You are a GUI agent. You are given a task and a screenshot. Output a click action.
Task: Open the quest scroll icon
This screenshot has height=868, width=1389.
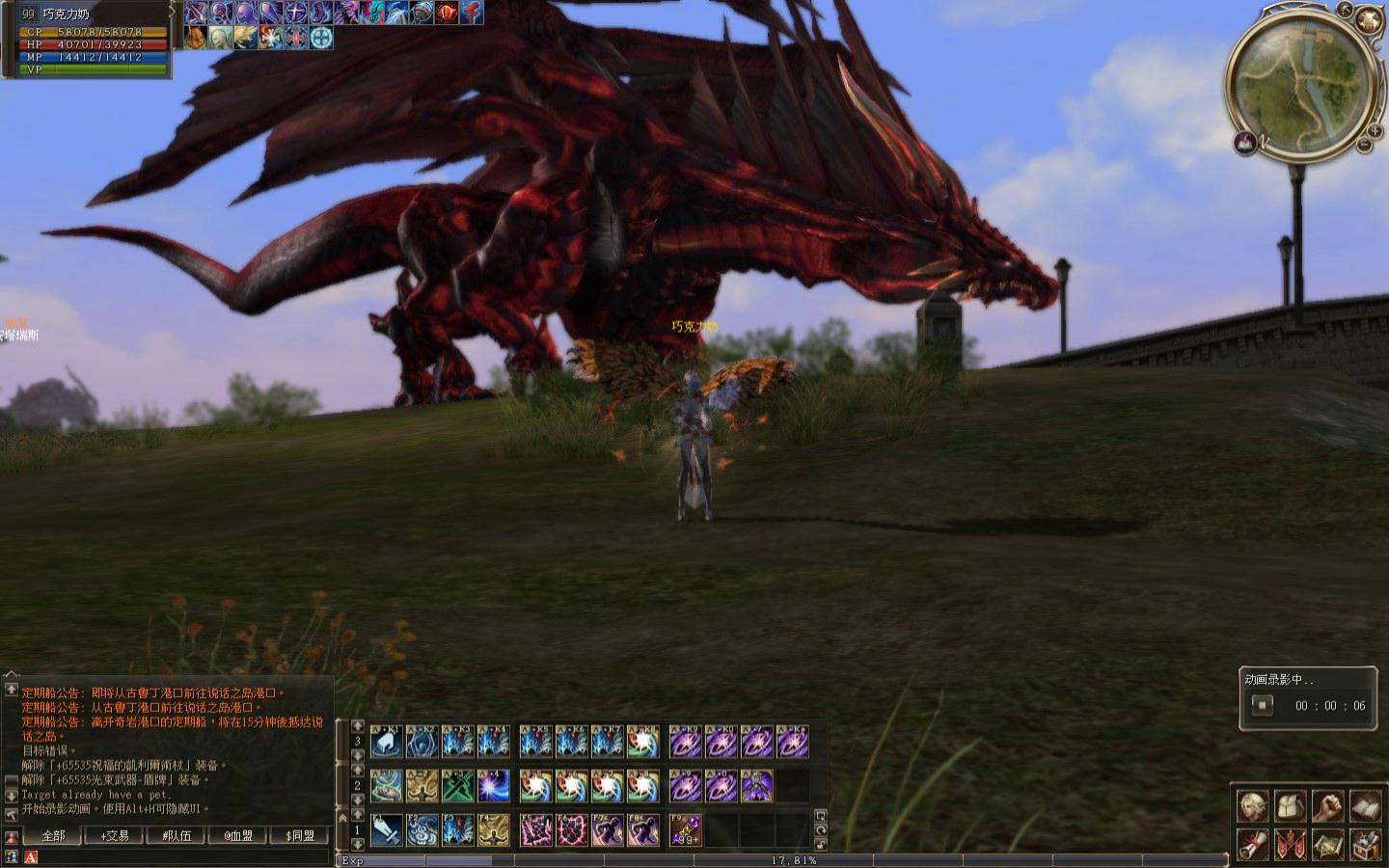1252,845
